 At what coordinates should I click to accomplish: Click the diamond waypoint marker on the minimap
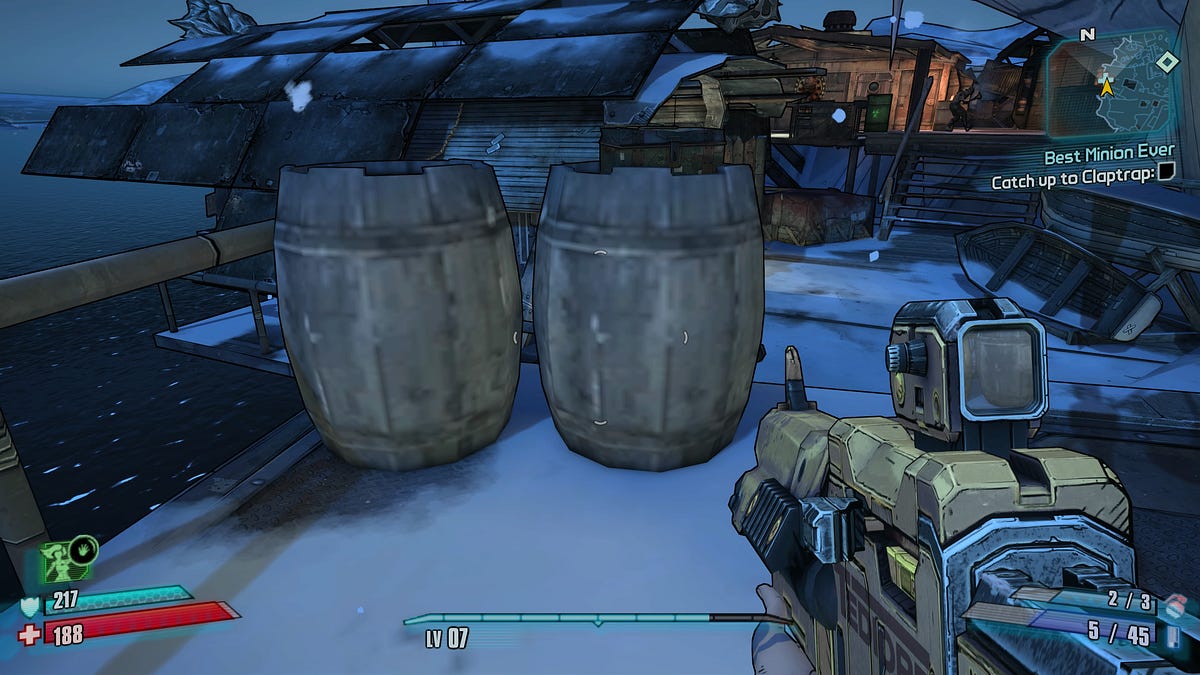1166,62
